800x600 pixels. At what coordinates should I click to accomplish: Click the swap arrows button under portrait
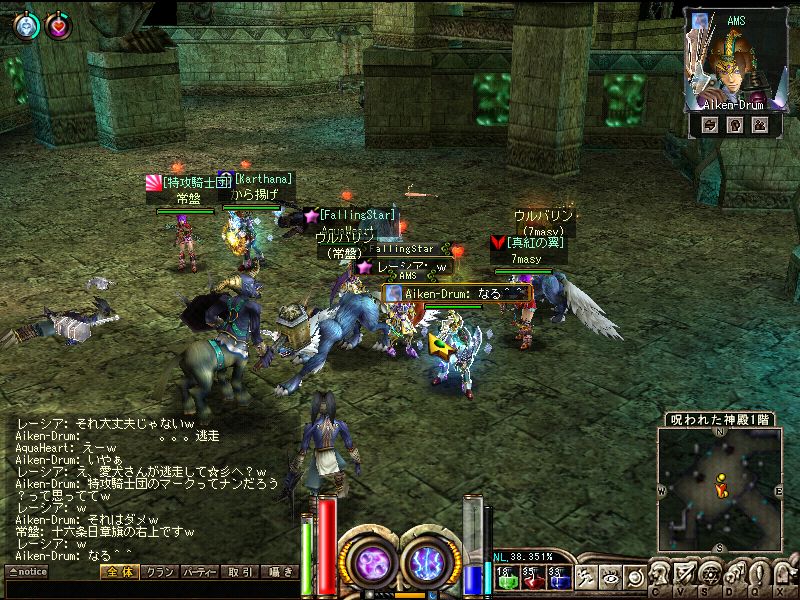(x=710, y=125)
